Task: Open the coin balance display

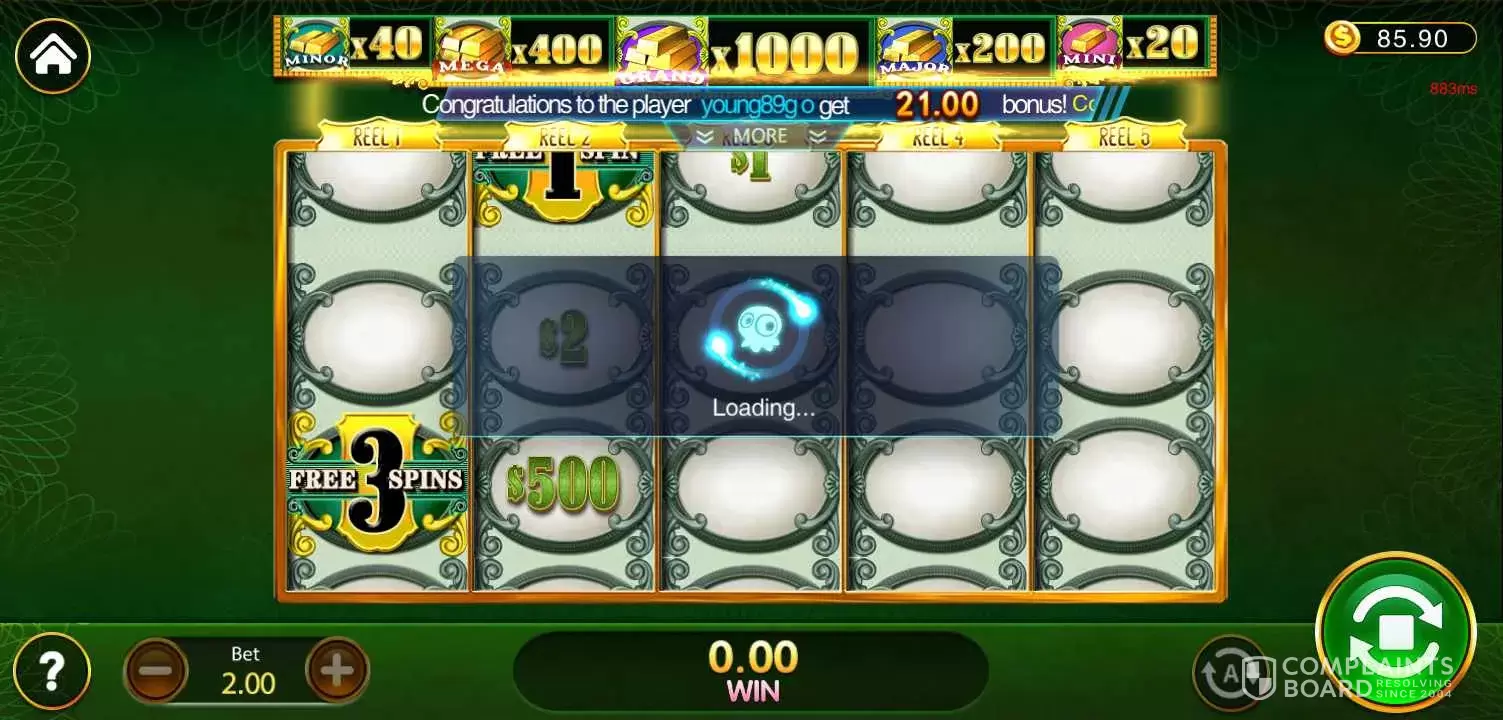Action: pos(1400,39)
